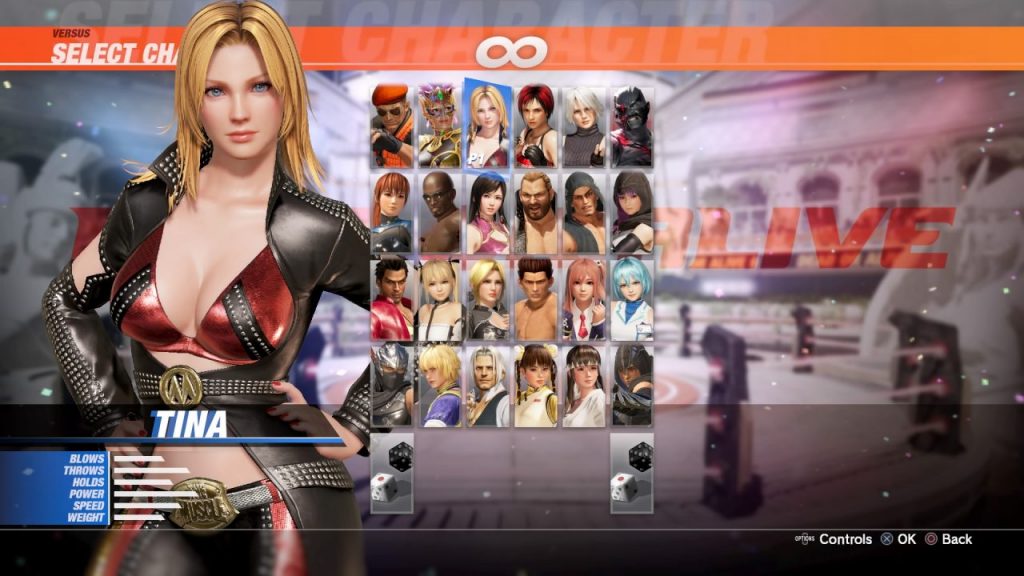Pick Hitomi in the white gi
Image resolution: width=1024 pixels, height=576 pixels.
pyautogui.click(x=584, y=385)
